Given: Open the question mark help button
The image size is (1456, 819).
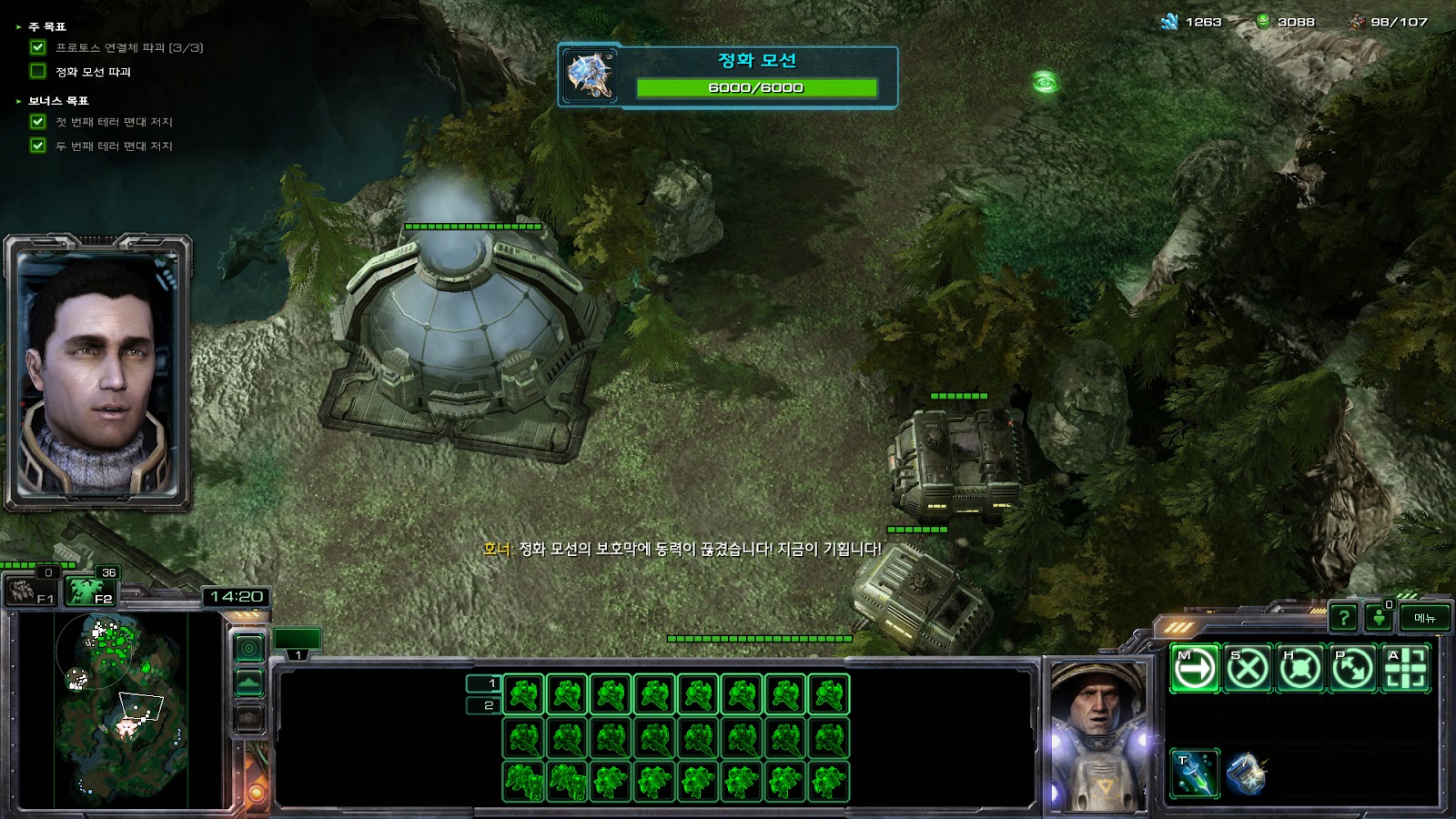Looking at the screenshot, I should pos(1343,618).
